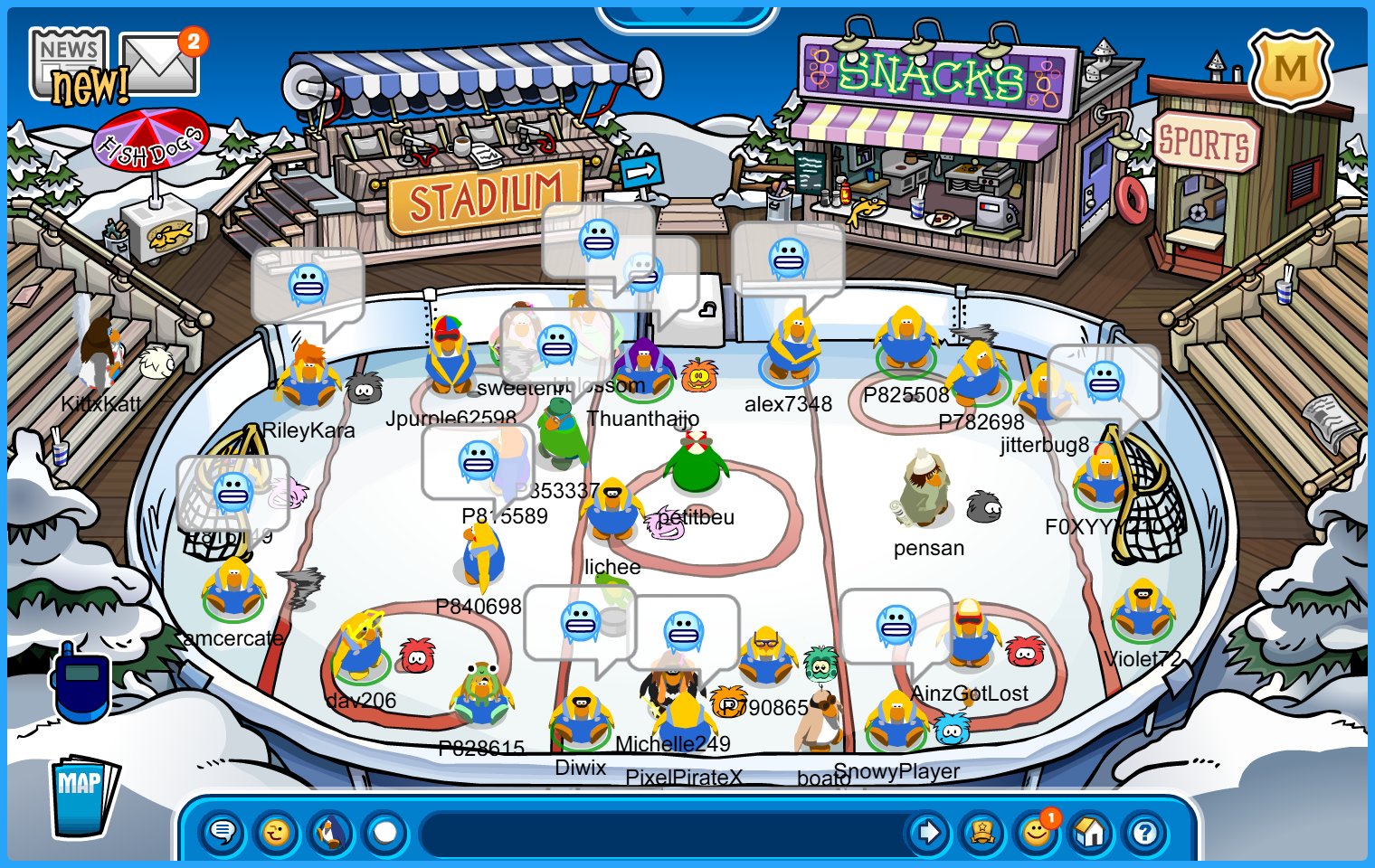
Task: Select the snowball throw button
Action: click(x=385, y=832)
